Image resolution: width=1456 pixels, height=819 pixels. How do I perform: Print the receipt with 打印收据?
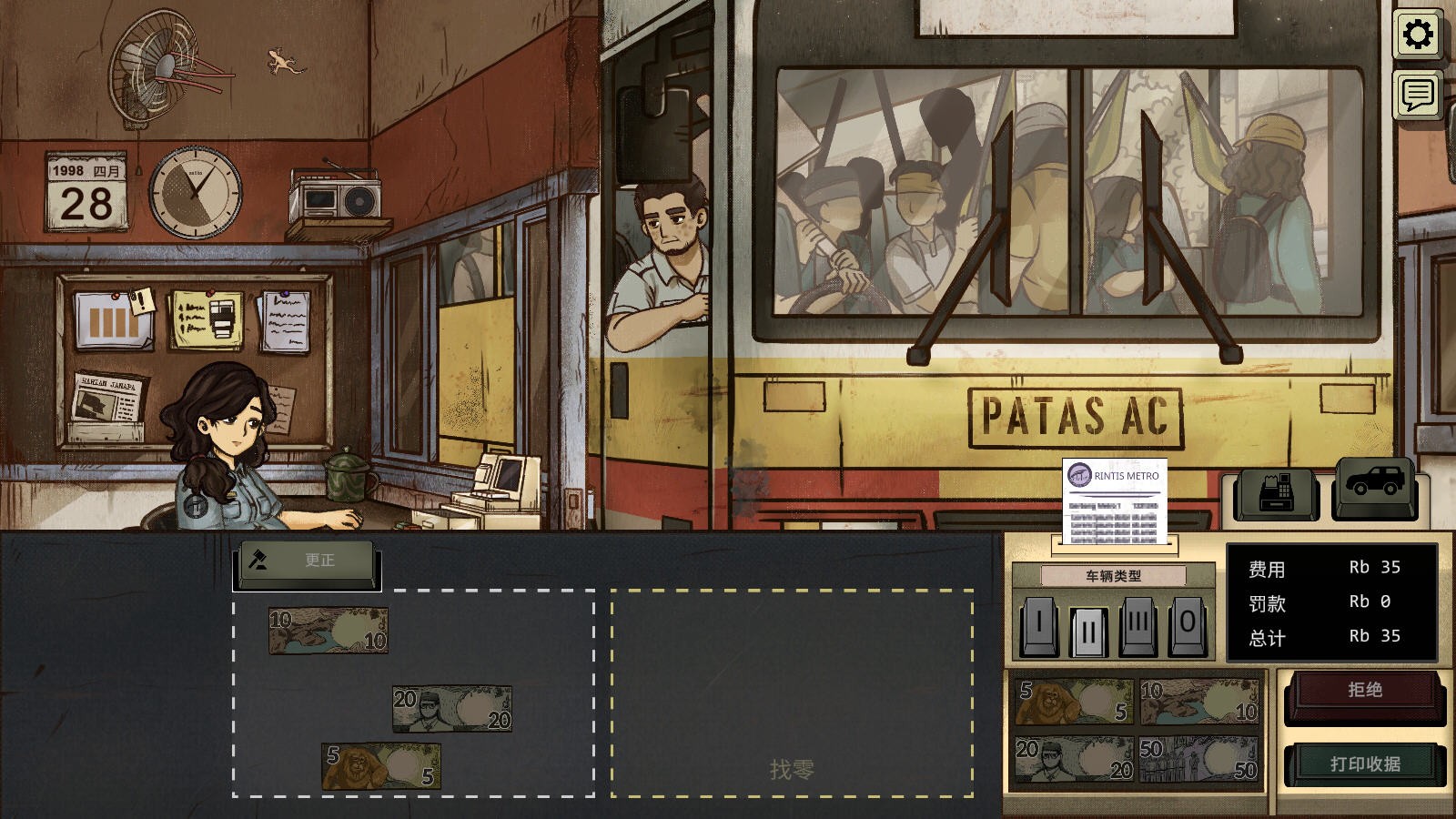(x=1364, y=764)
